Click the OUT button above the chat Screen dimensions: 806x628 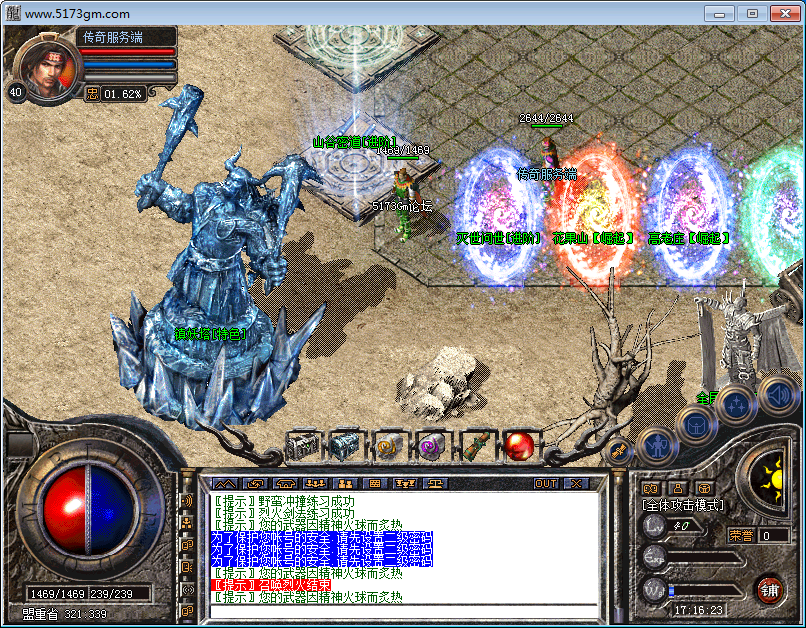click(545, 483)
